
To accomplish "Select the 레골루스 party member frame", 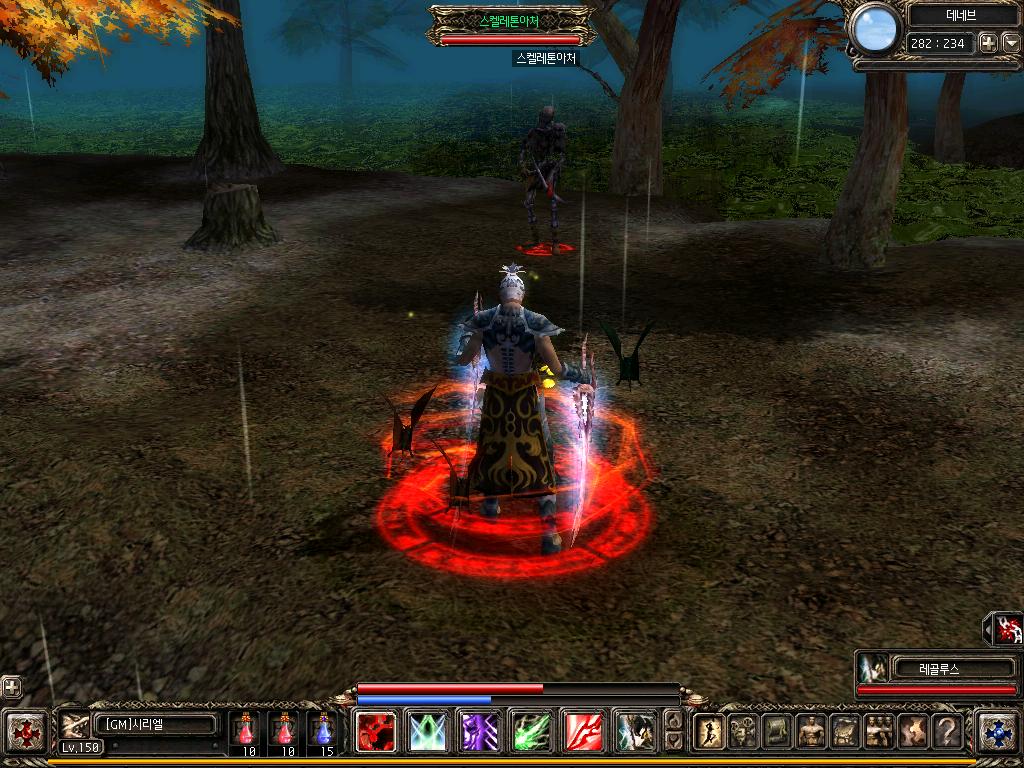I will tap(936, 669).
